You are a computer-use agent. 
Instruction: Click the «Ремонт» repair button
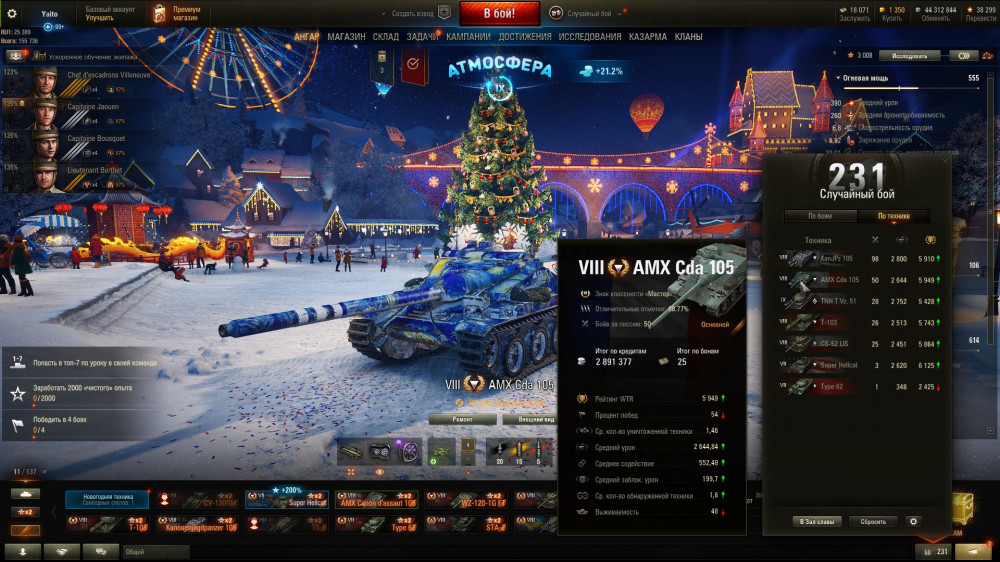[x=462, y=420]
